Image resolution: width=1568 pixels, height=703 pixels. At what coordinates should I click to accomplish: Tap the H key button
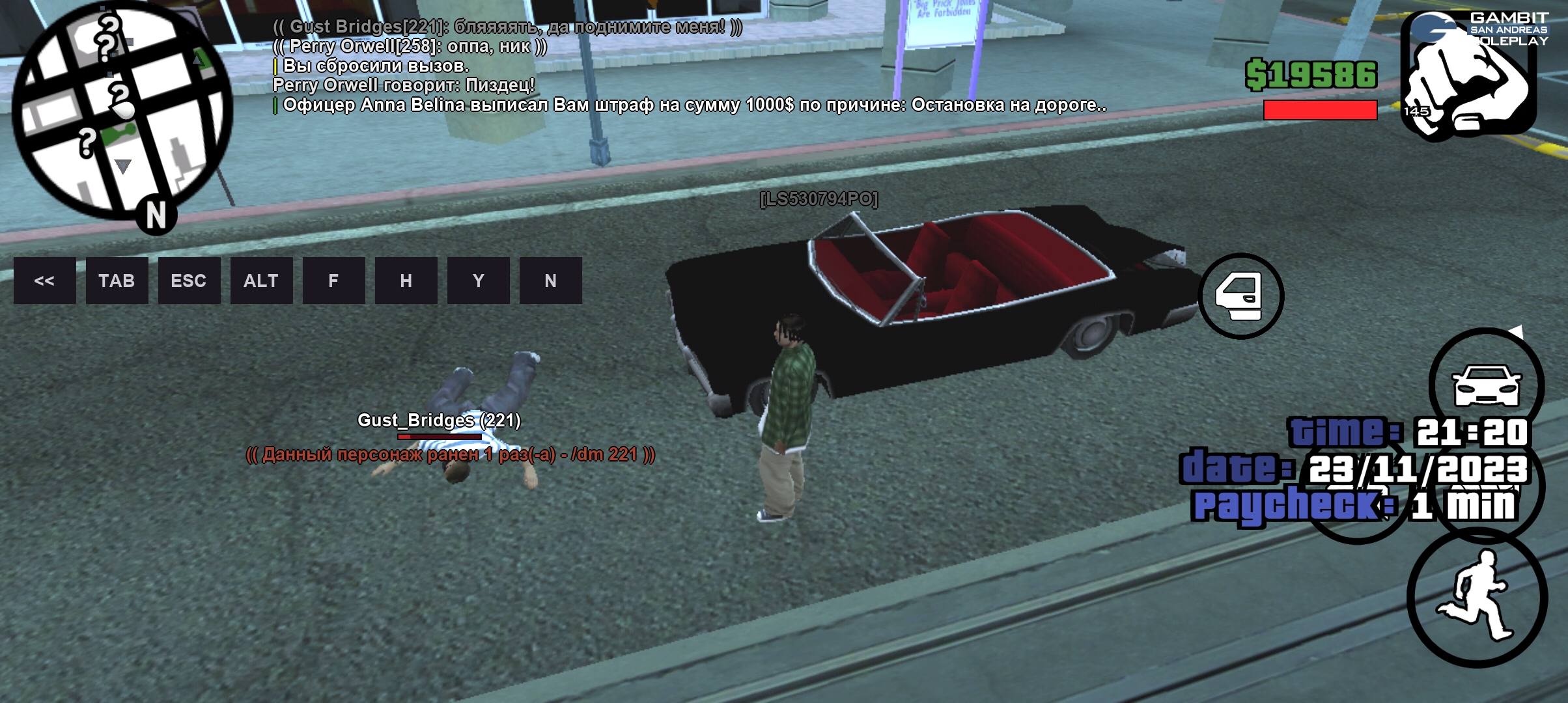click(406, 281)
